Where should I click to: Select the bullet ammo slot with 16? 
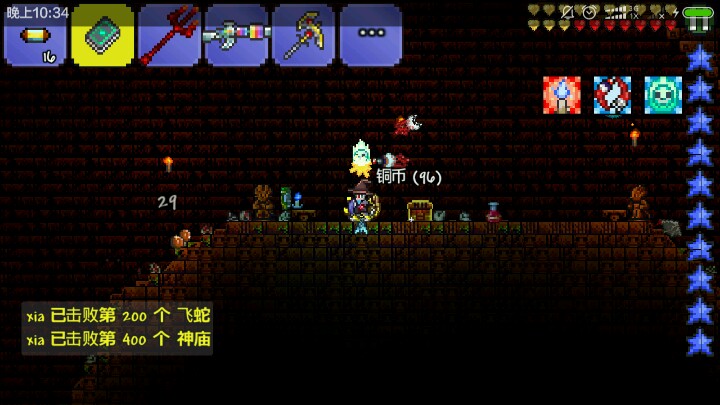tap(36, 37)
